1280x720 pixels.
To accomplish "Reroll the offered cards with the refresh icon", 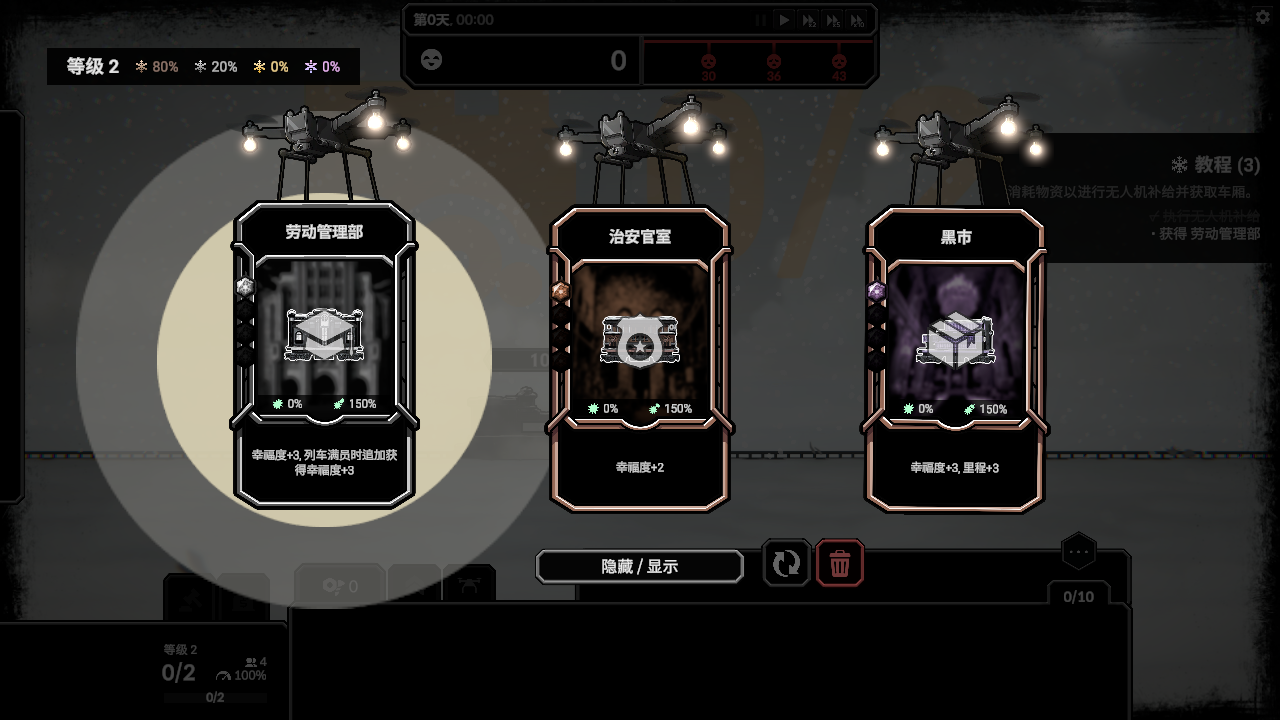I will [x=786, y=564].
